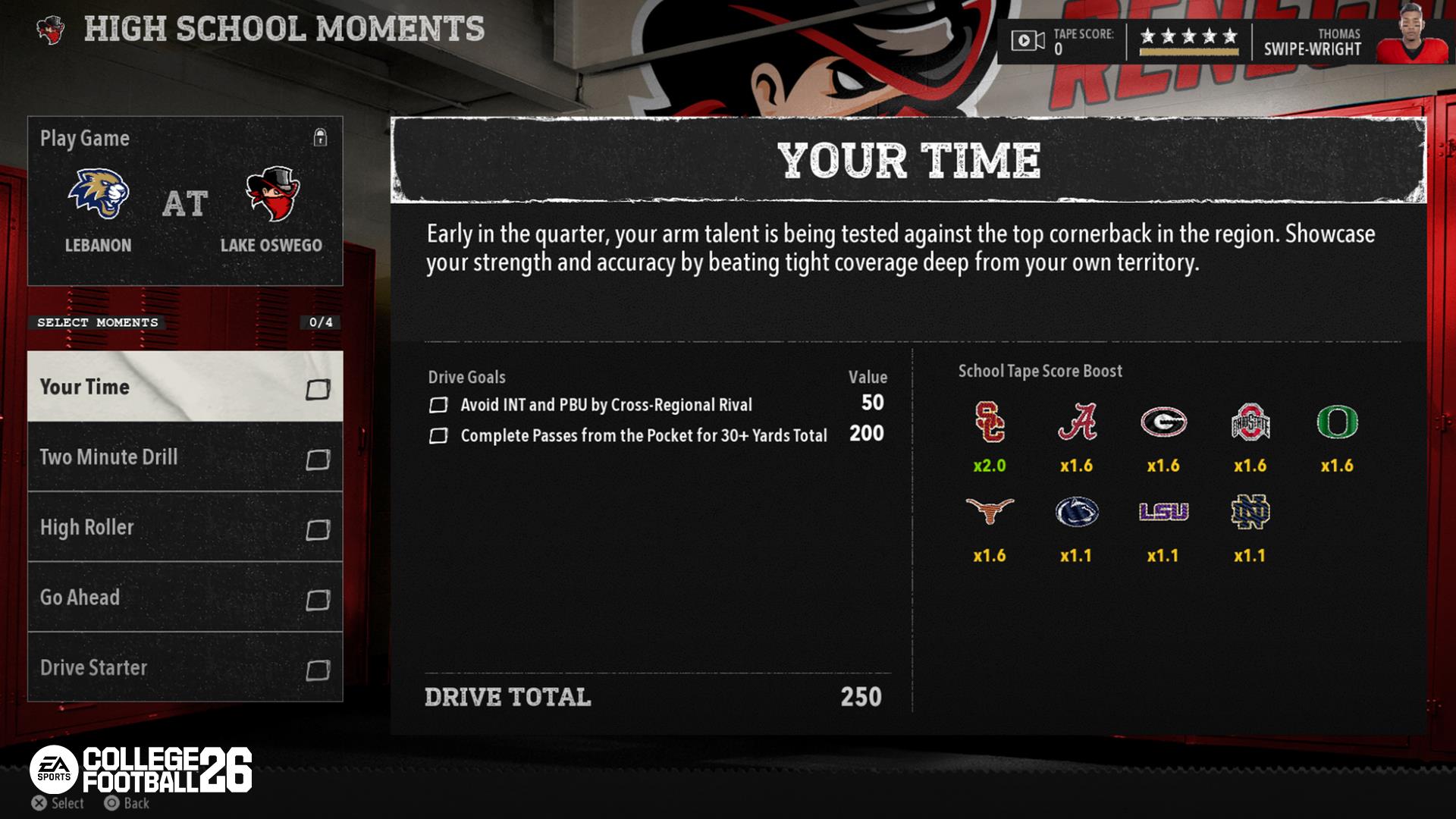Select the Oregon school logo
The width and height of the screenshot is (1456, 819).
tap(1337, 422)
